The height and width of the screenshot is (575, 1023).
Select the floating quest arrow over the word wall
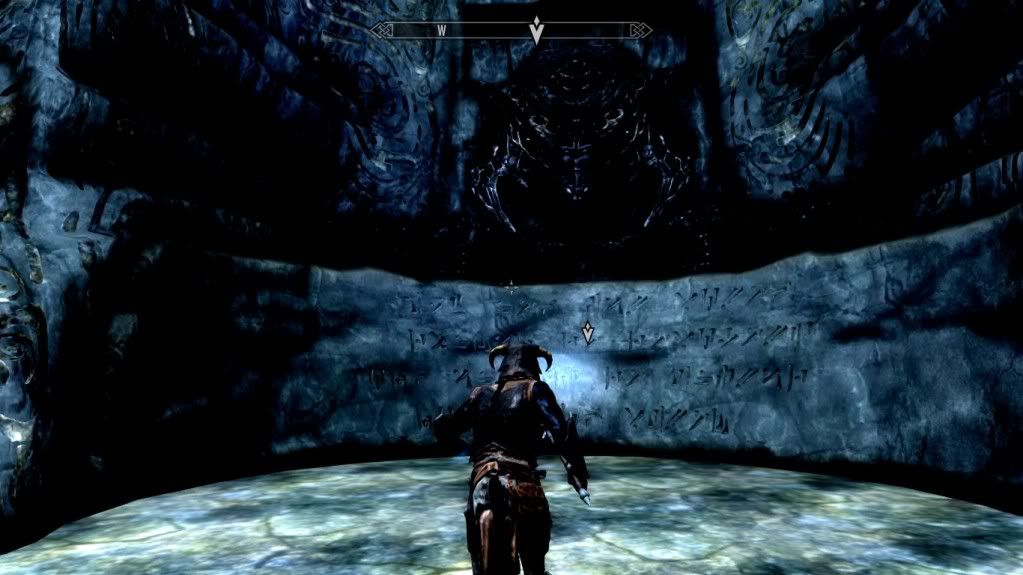(x=588, y=332)
